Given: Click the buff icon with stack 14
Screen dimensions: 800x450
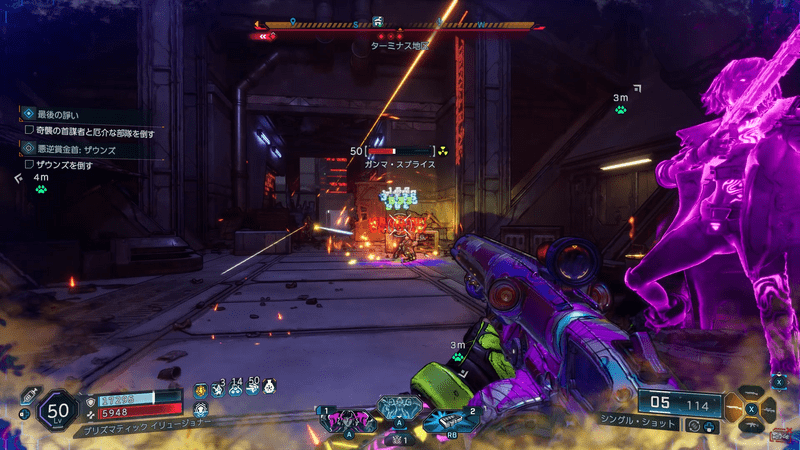Looking at the screenshot, I should click(x=235, y=389).
